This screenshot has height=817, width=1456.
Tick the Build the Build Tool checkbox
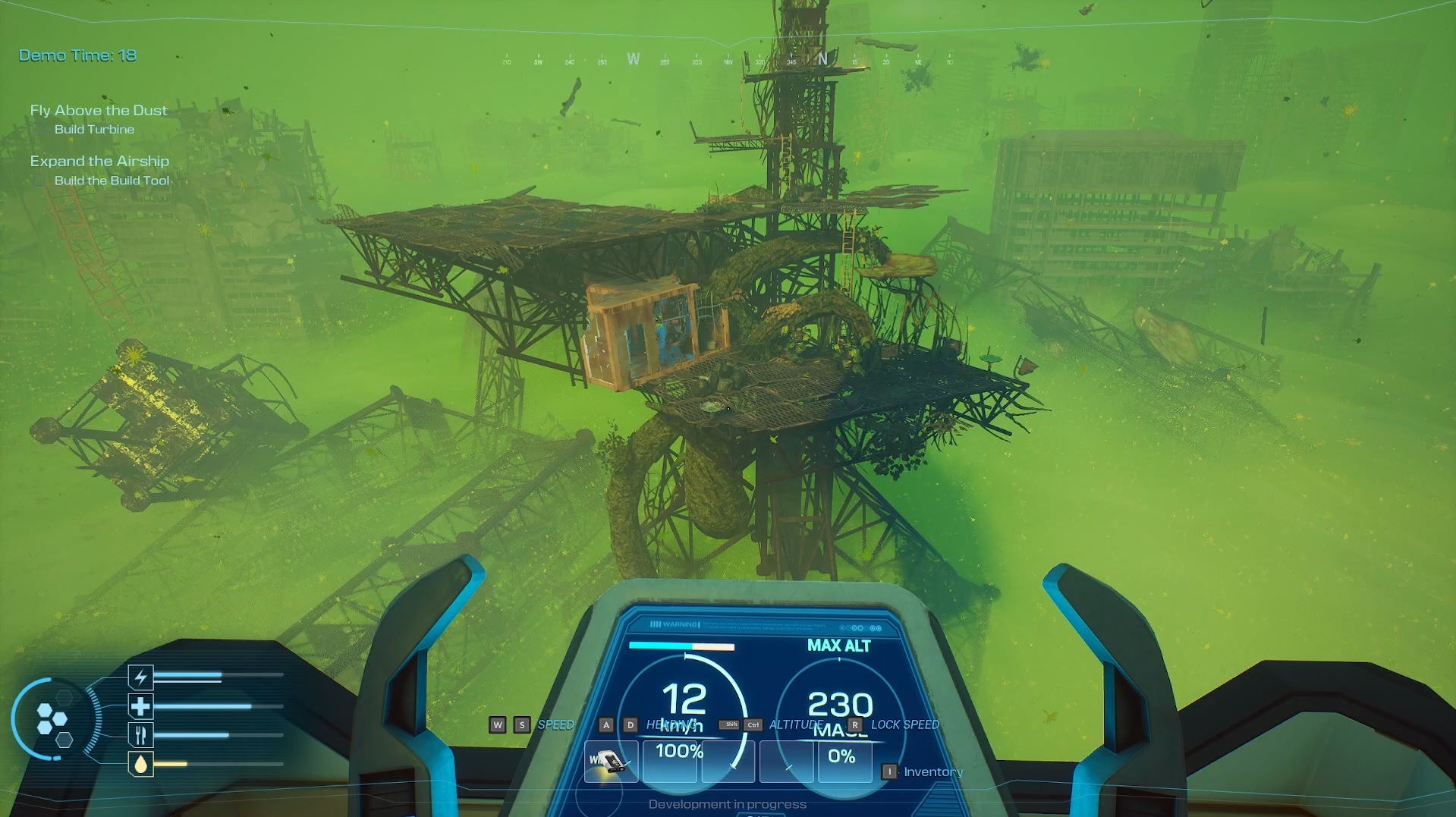[39, 181]
